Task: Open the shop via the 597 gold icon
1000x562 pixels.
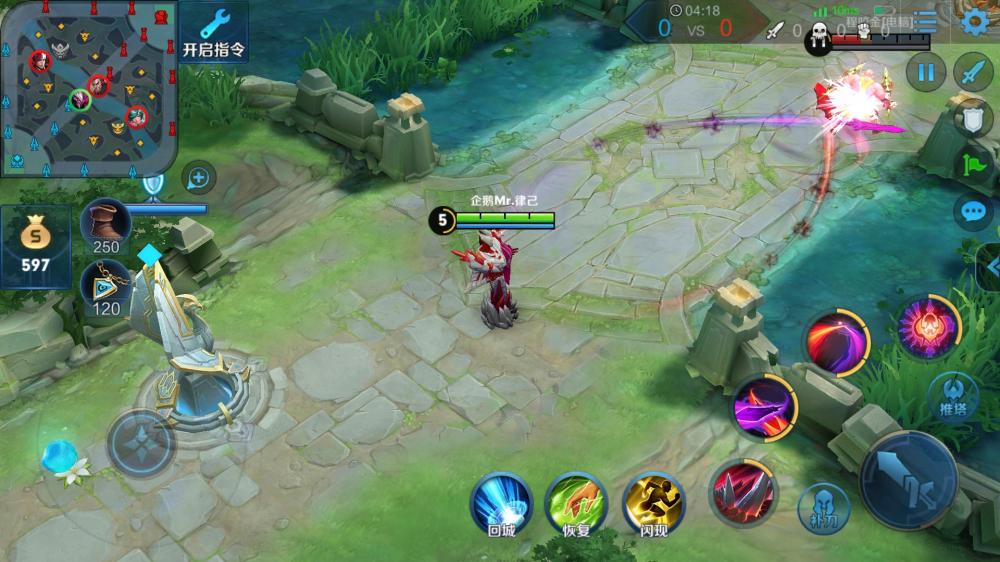Action: [x=35, y=246]
